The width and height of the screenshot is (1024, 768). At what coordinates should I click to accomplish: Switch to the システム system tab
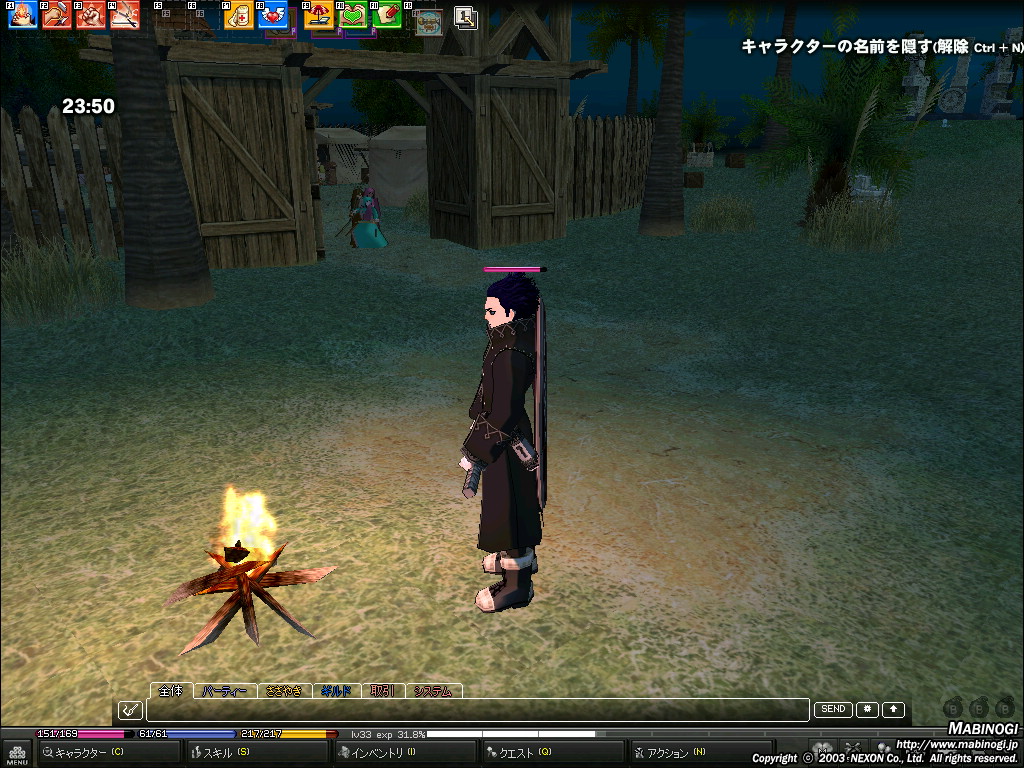(x=432, y=691)
